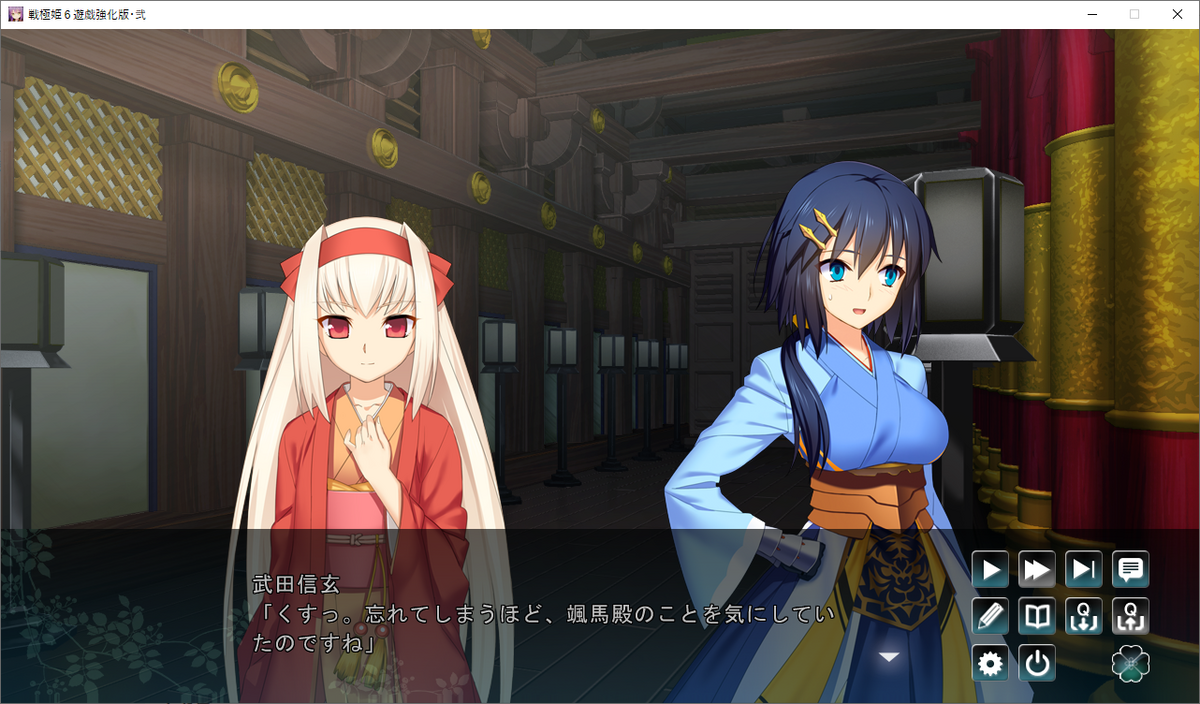Quick save with the Q down-arrow button
Screen dimensions: 1200x704
pyautogui.click(x=1084, y=616)
